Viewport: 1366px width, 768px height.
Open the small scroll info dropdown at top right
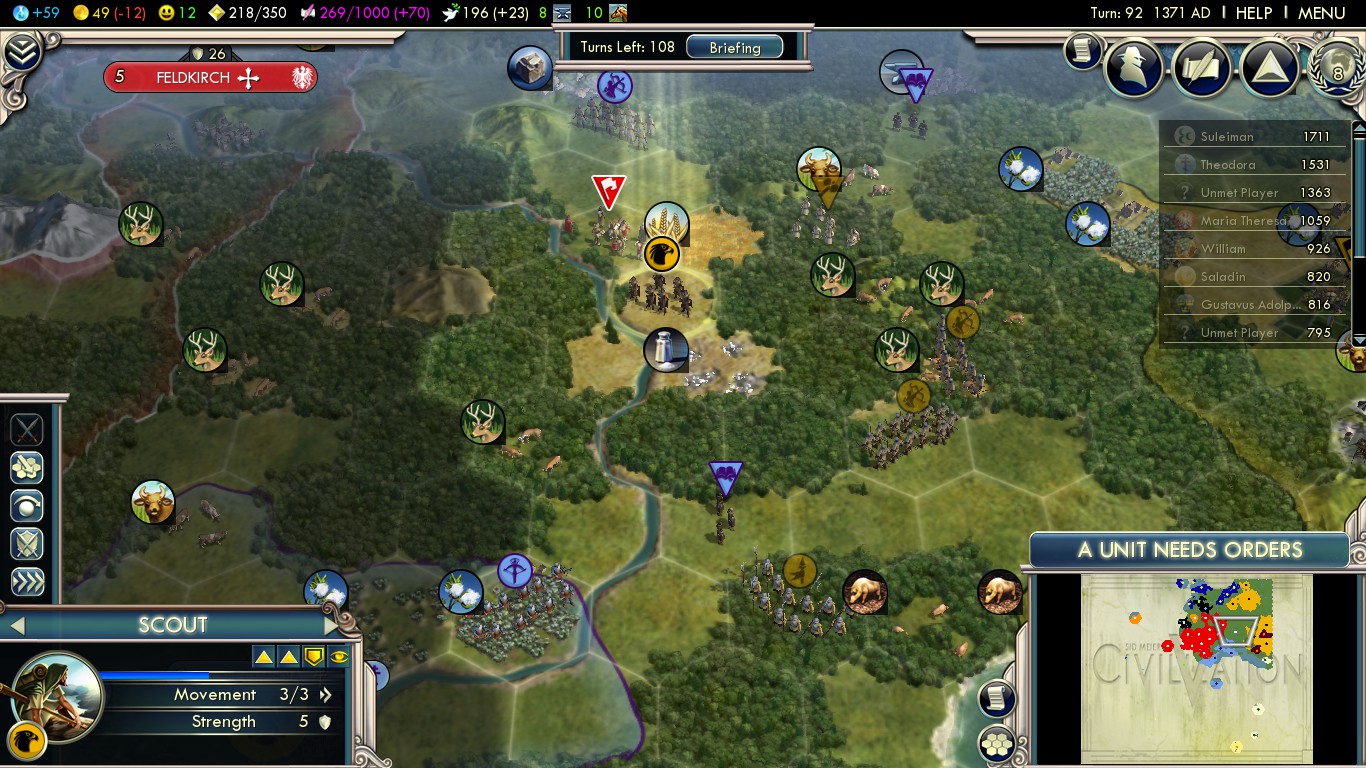[1082, 51]
